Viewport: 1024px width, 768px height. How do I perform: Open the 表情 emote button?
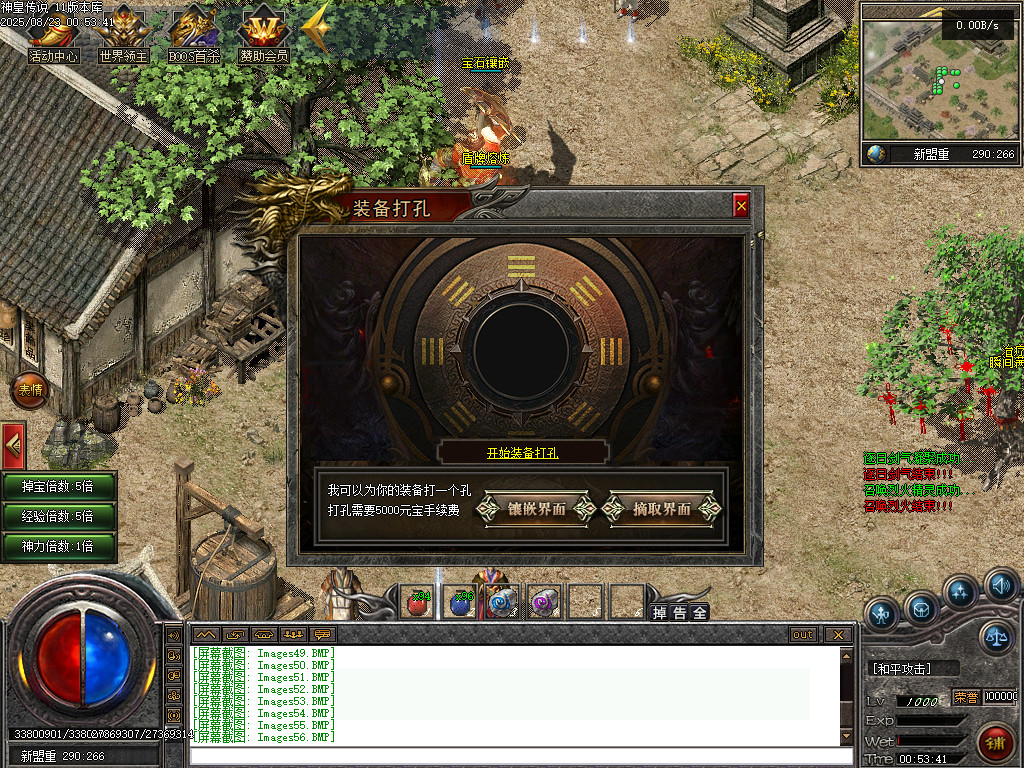[30, 390]
